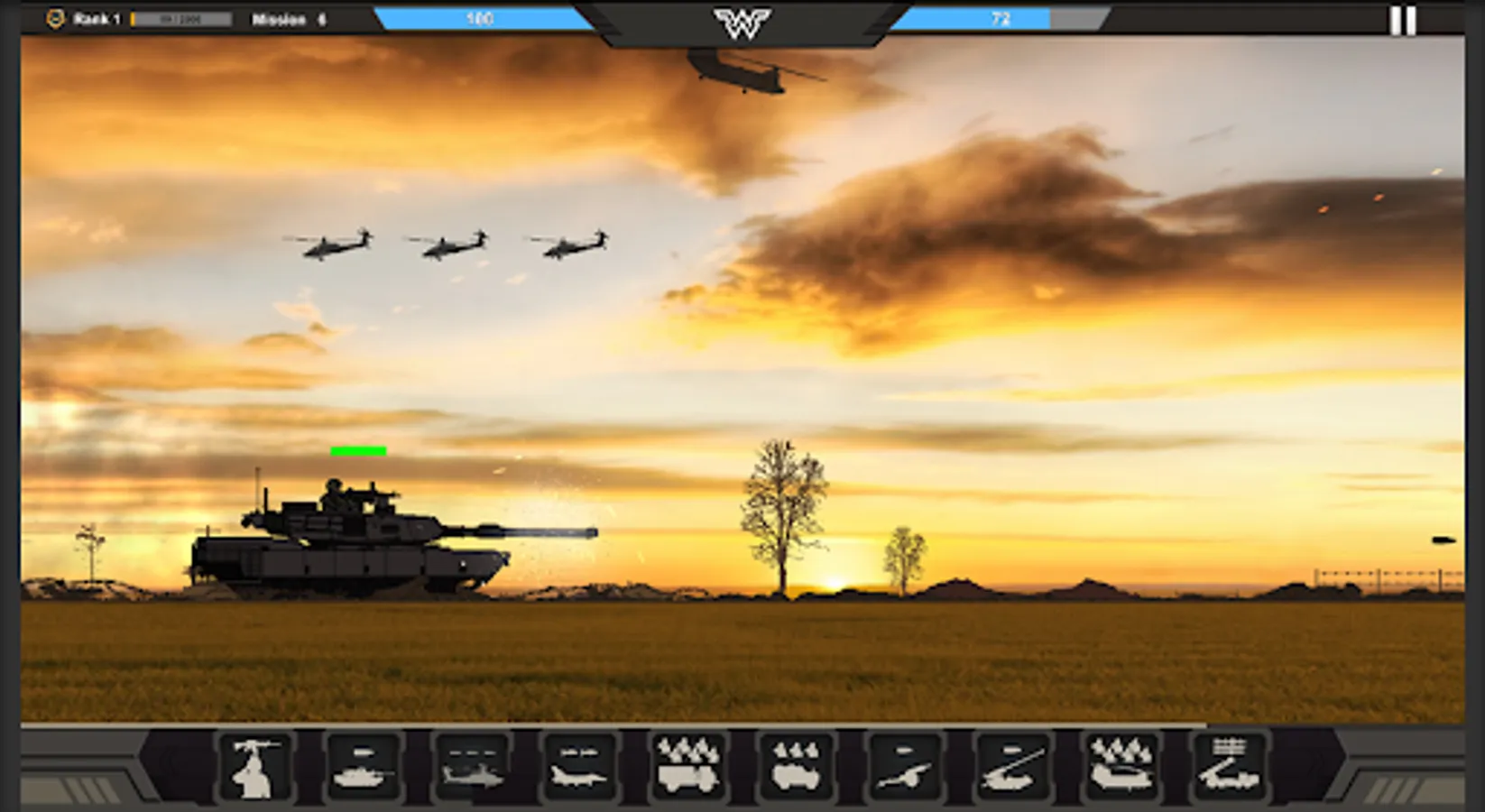1485x812 pixels.
Task: Click the green health indicator above the tank
Action: coord(358,449)
